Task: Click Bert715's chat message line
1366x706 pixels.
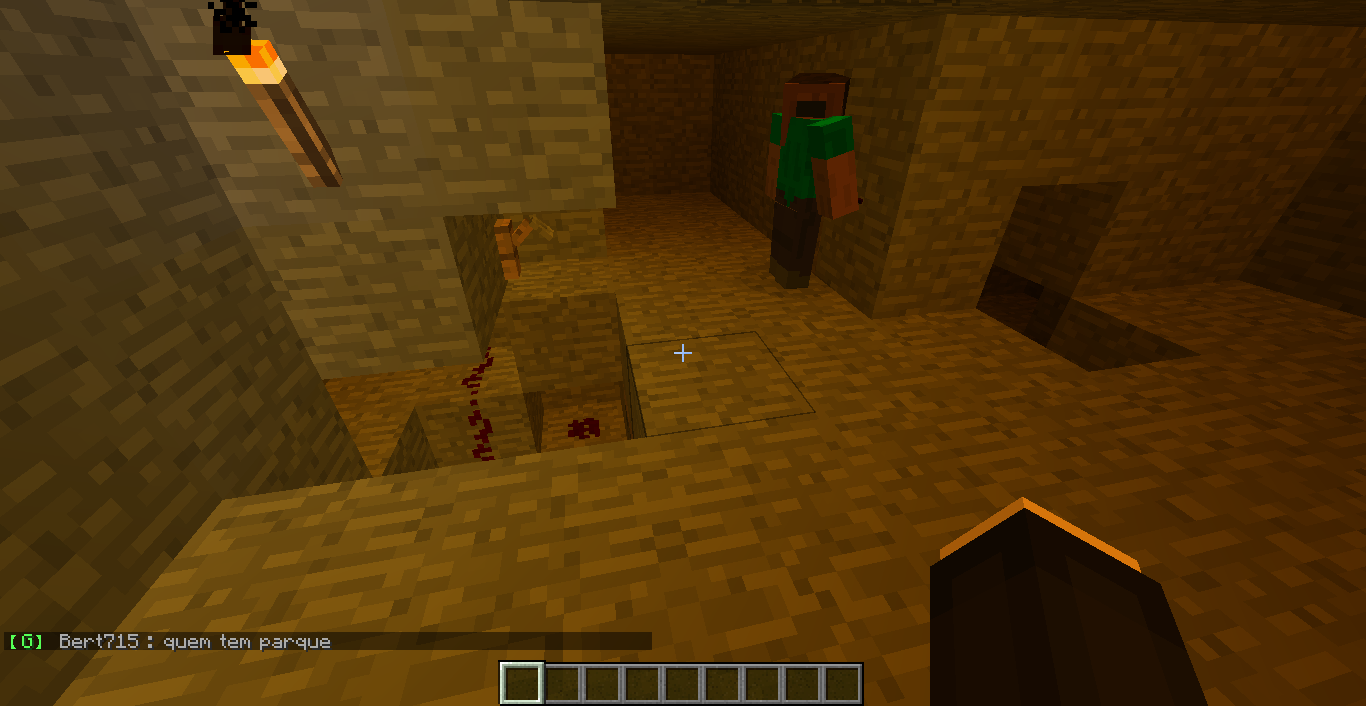Action: coord(194,641)
